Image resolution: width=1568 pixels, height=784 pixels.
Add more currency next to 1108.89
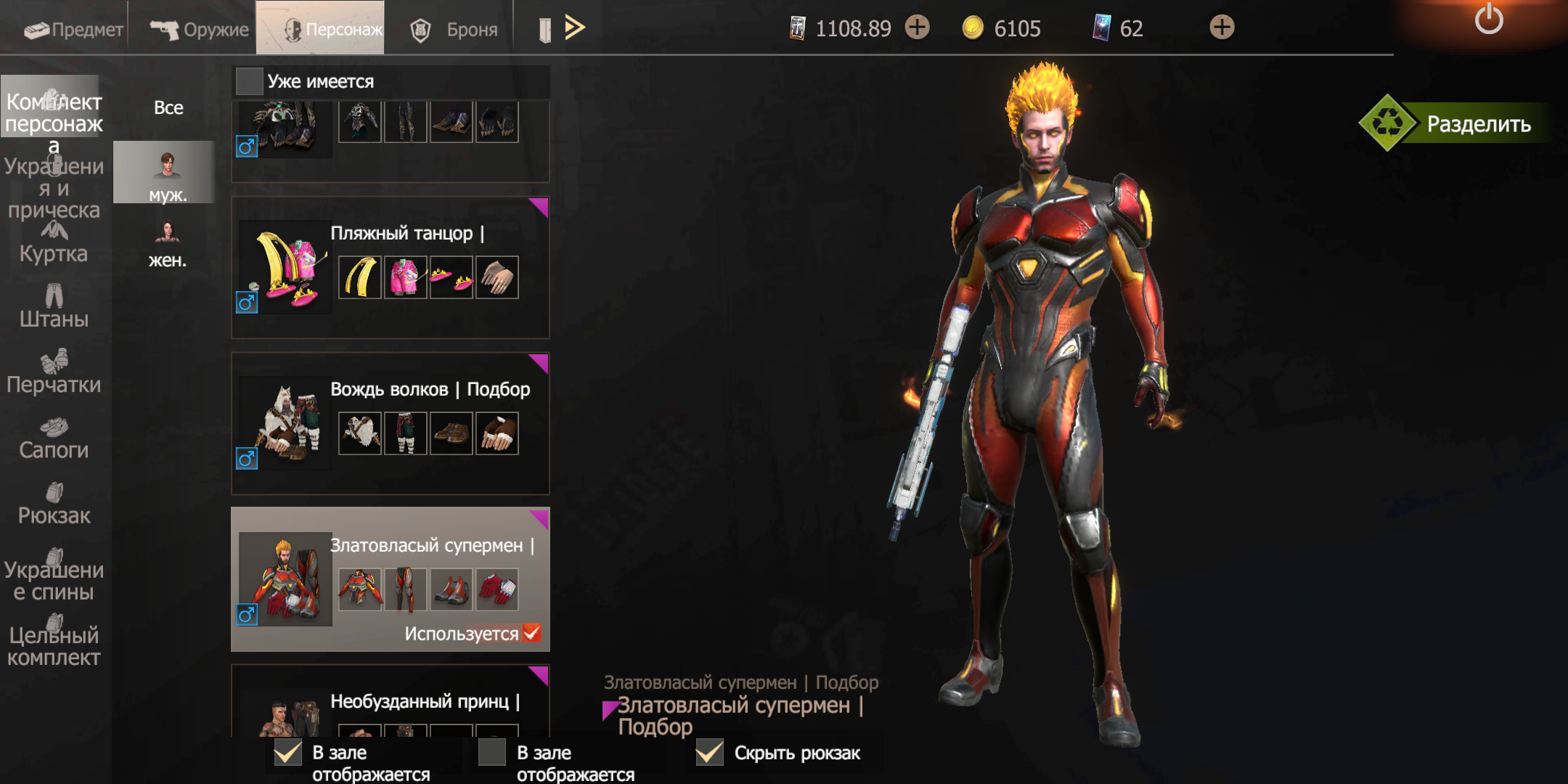pos(918,28)
